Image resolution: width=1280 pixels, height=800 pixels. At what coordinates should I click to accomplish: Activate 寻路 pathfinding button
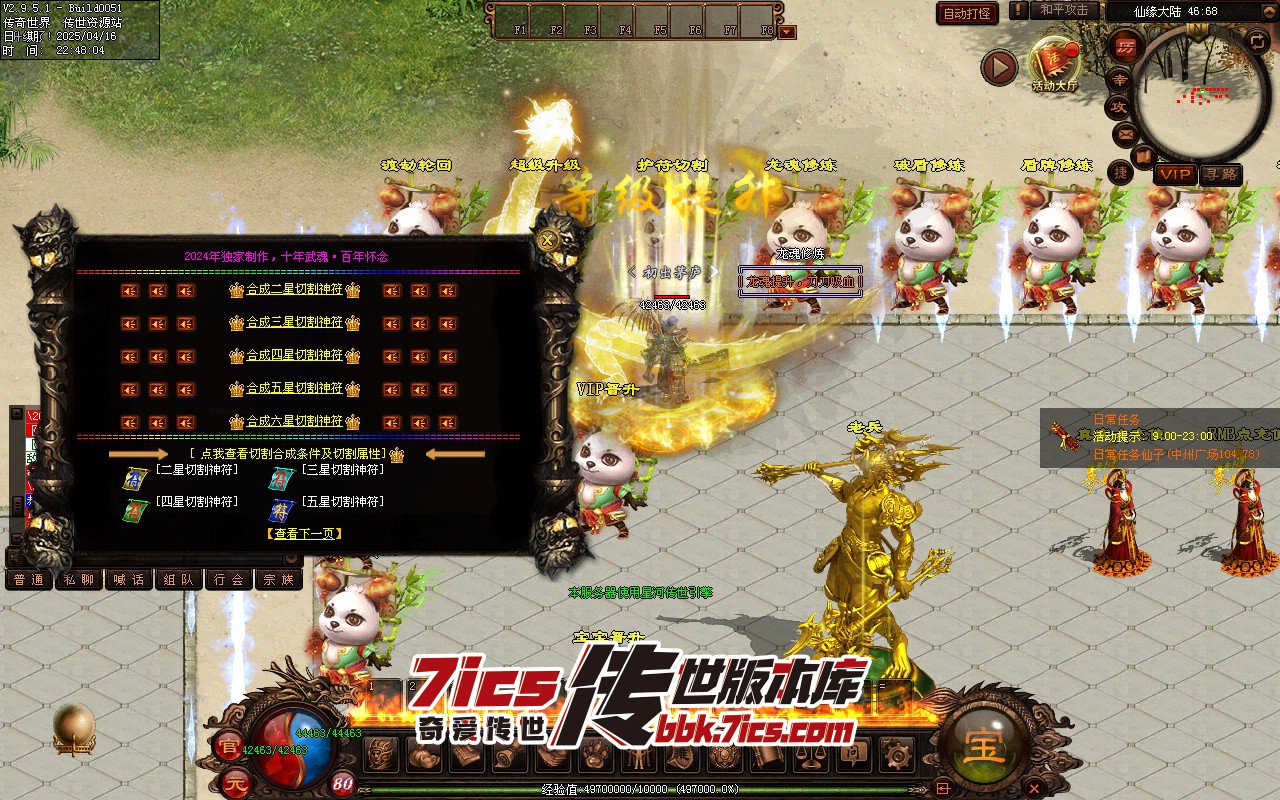1219,174
